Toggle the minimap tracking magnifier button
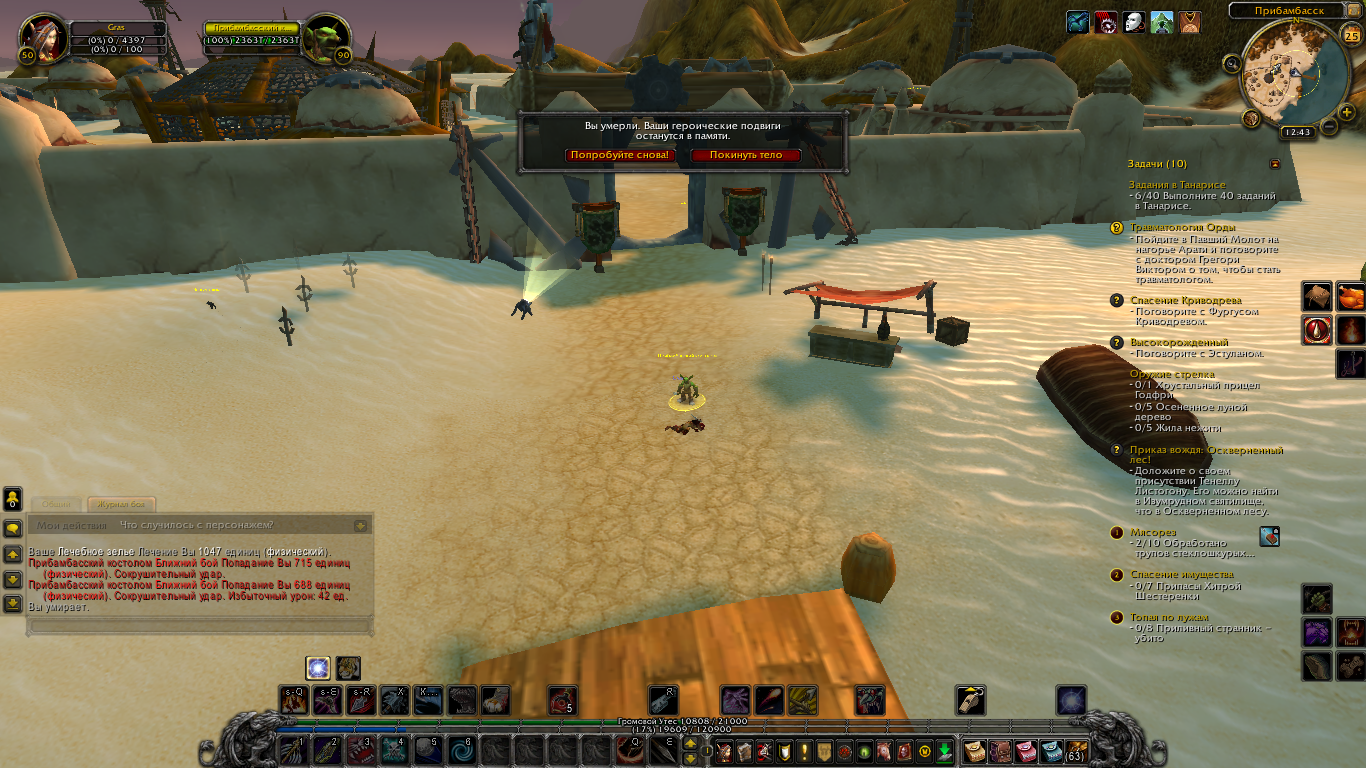 pos(1232,64)
